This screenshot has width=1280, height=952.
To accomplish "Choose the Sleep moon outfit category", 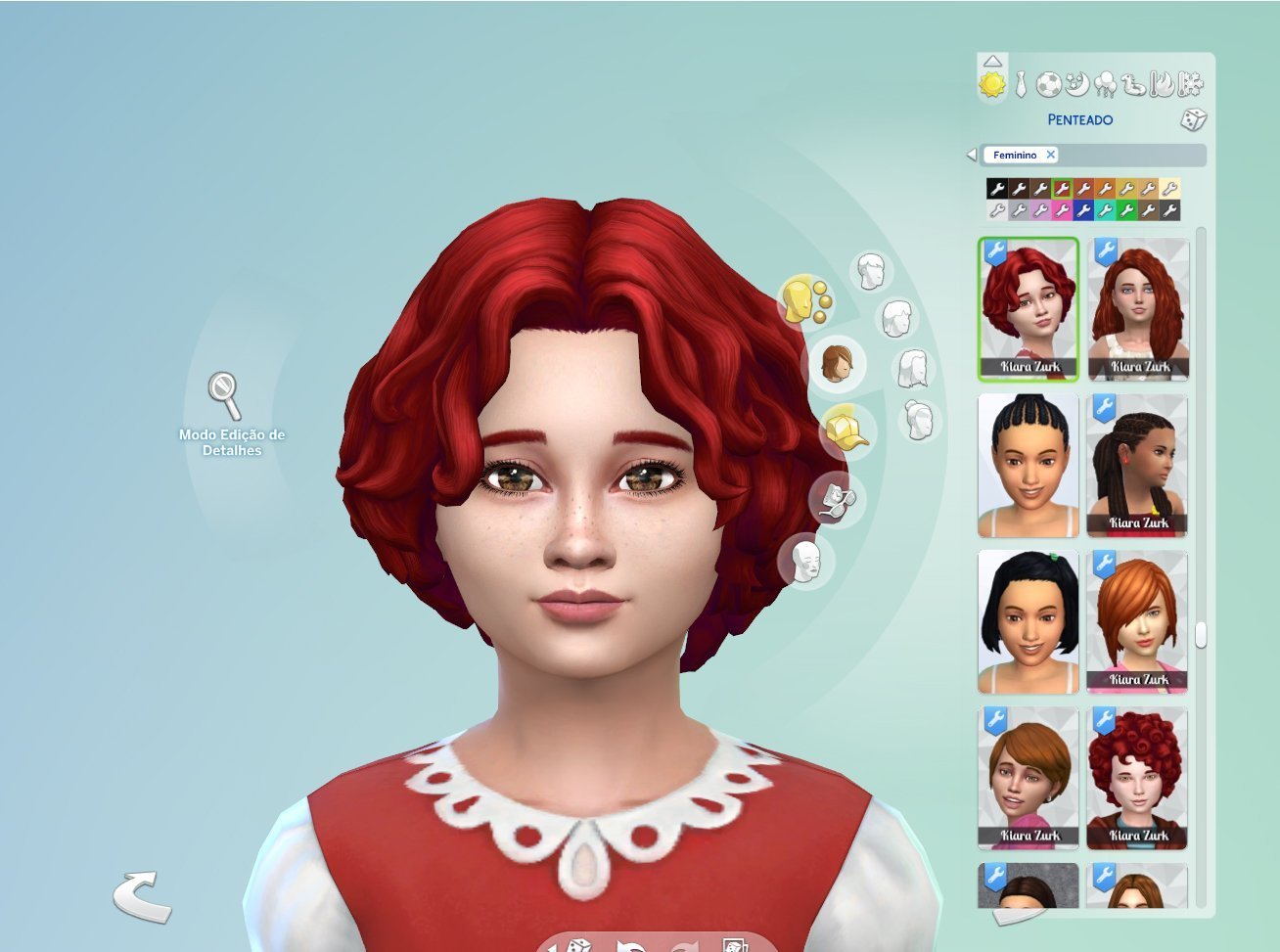I will 1076,85.
